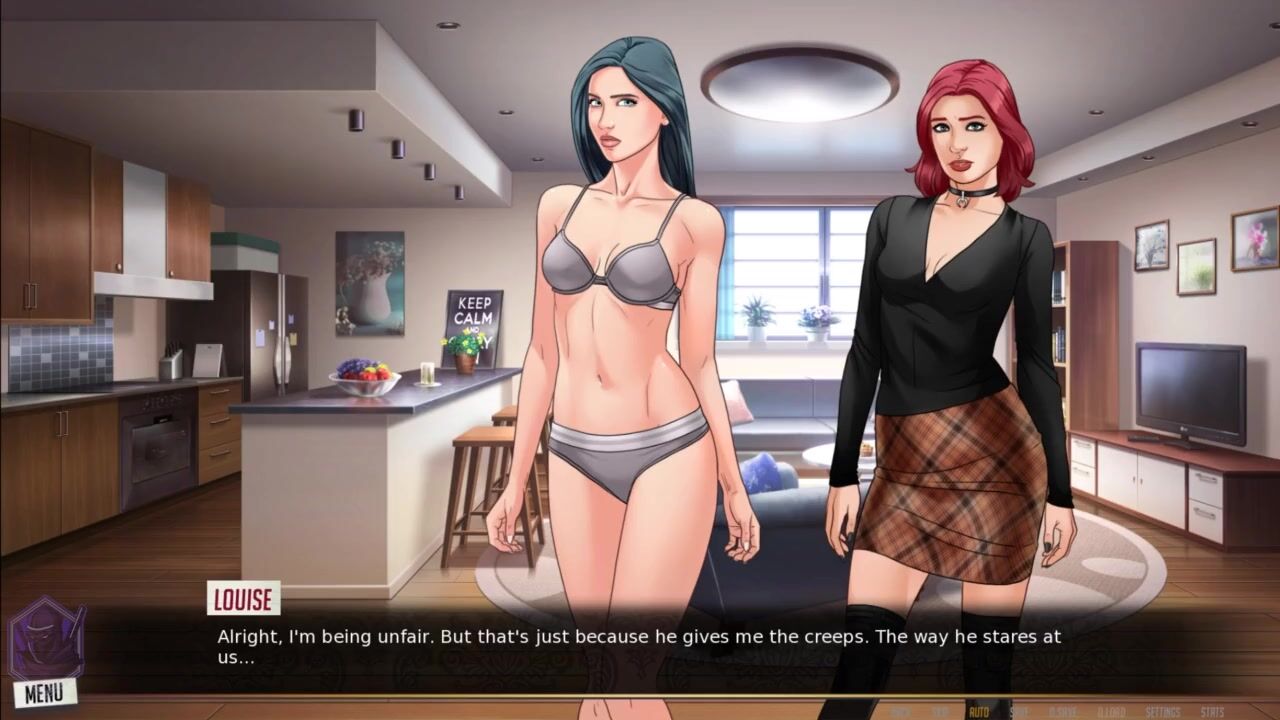This screenshot has width=1280, height=720.
Task: Click the purple hooded ninja emblem
Action: pos(46,638)
